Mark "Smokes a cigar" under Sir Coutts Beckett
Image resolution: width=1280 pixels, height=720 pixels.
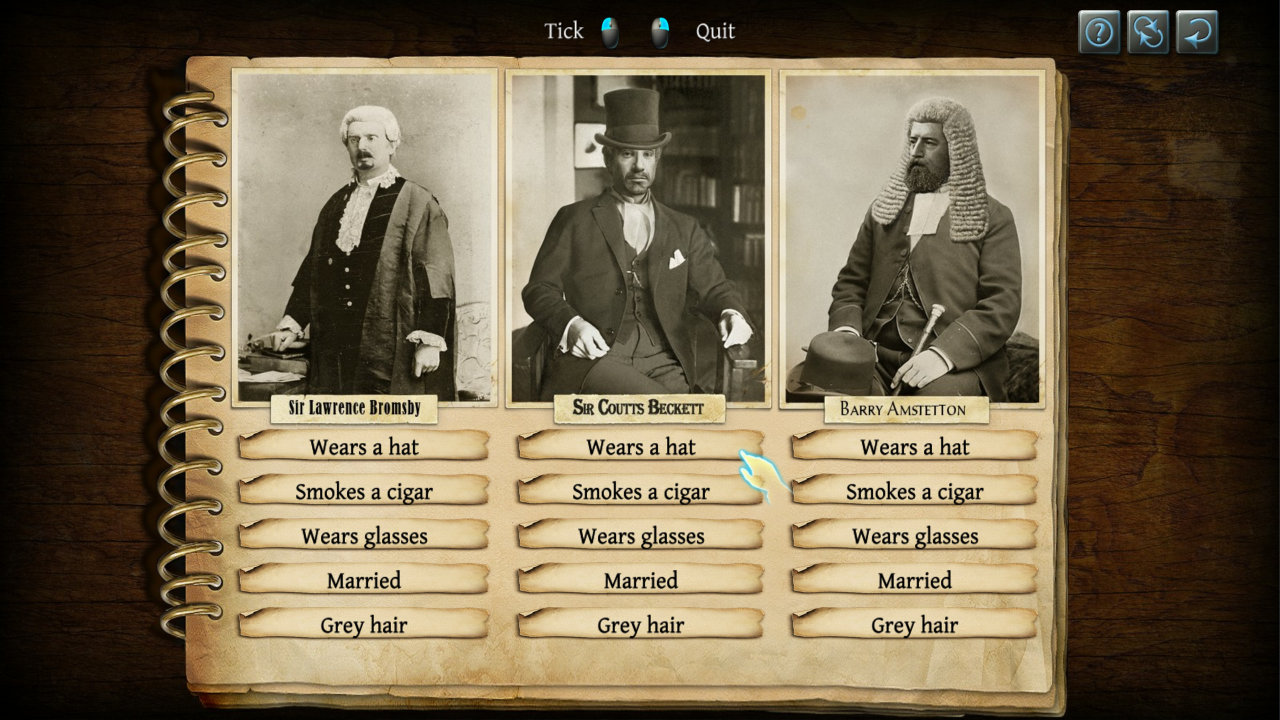tap(640, 491)
